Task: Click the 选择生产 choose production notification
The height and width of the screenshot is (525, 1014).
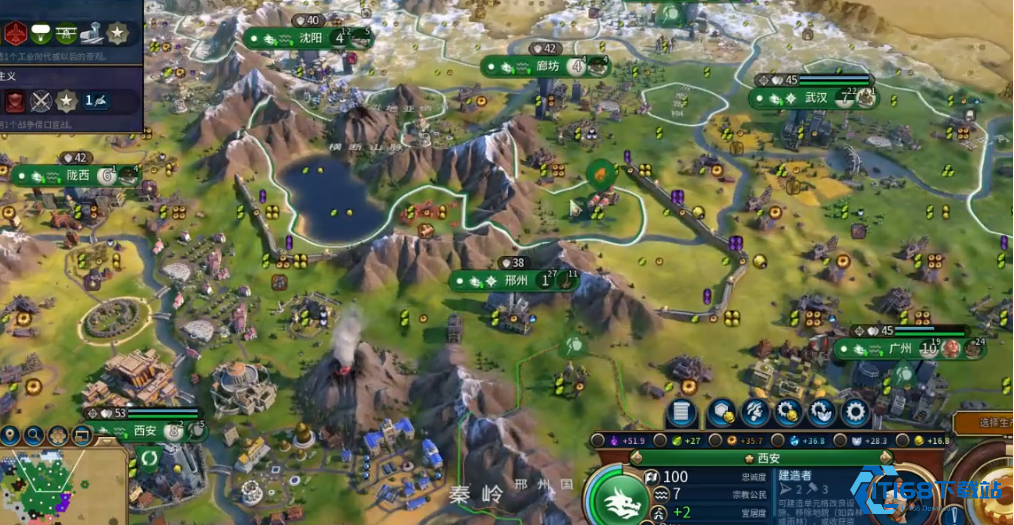Action: click(x=983, y=424)
